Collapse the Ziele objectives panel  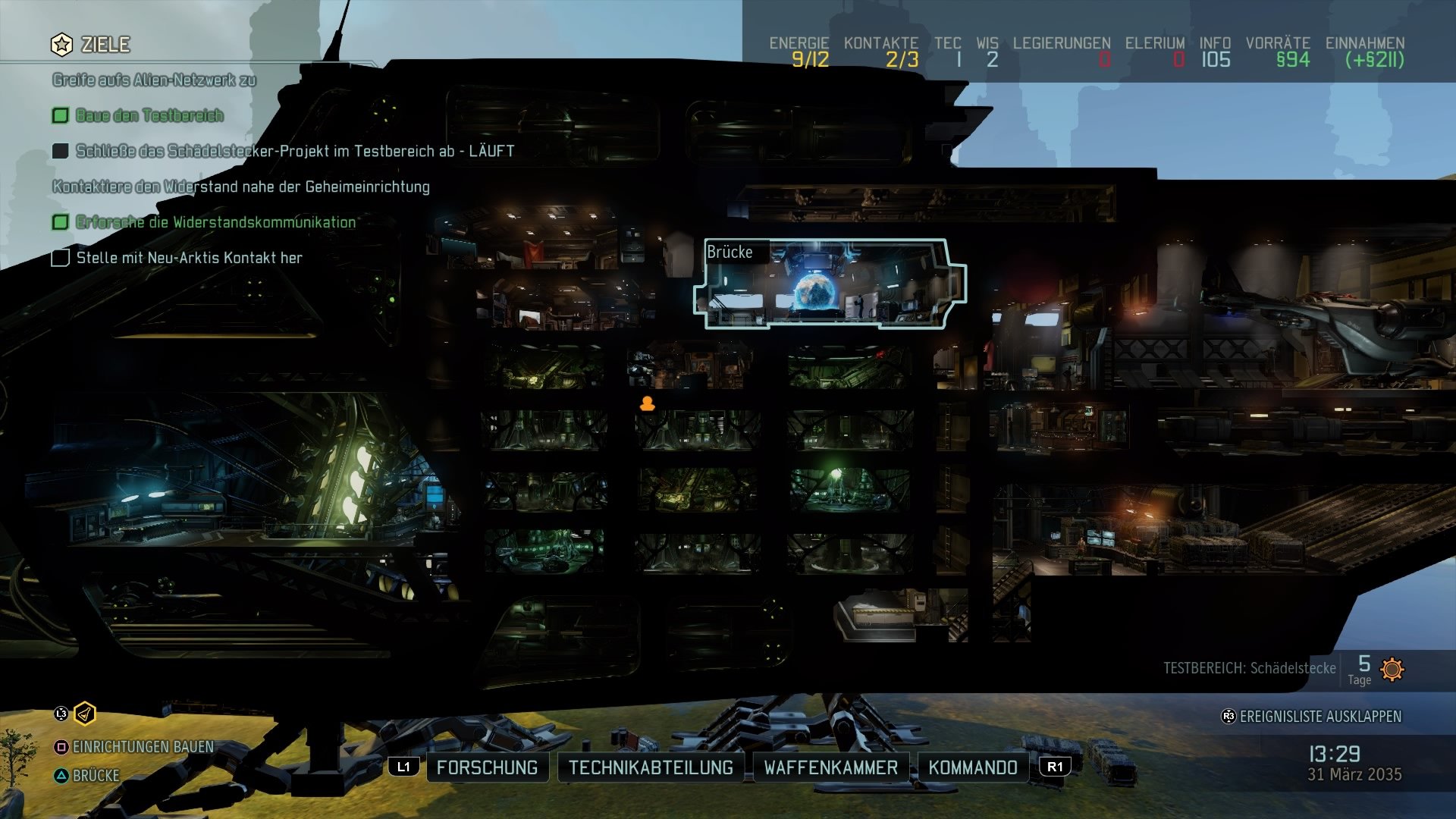coord(102,43)
